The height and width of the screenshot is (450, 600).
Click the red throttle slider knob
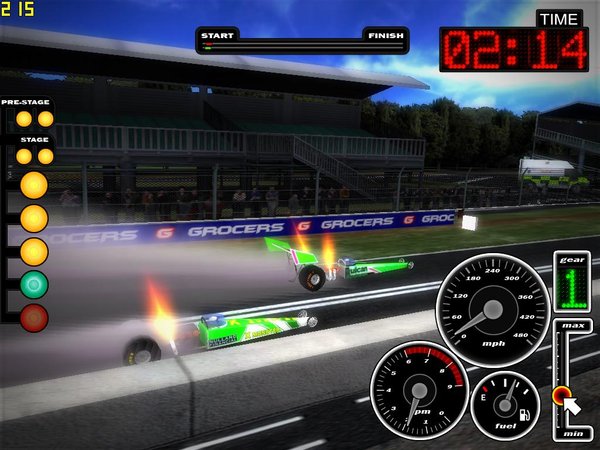coord(562,396)
